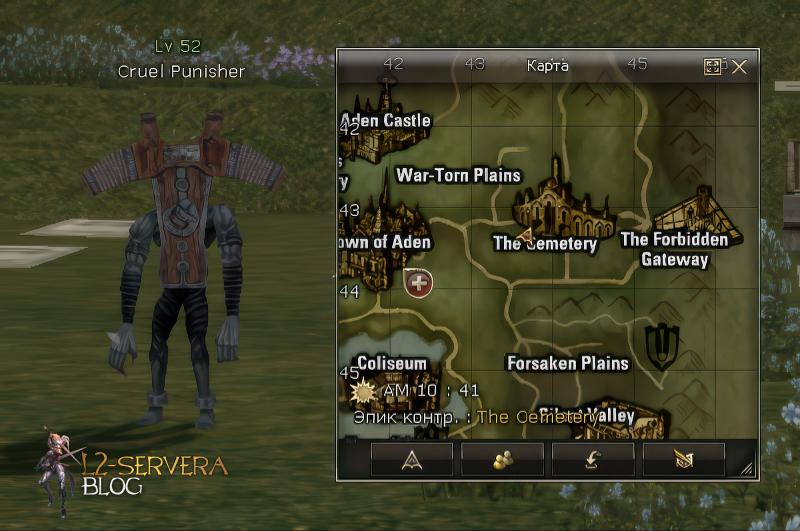Close the Карта map window
This screenshot has height=531, width=800.
tap(739, 67)
